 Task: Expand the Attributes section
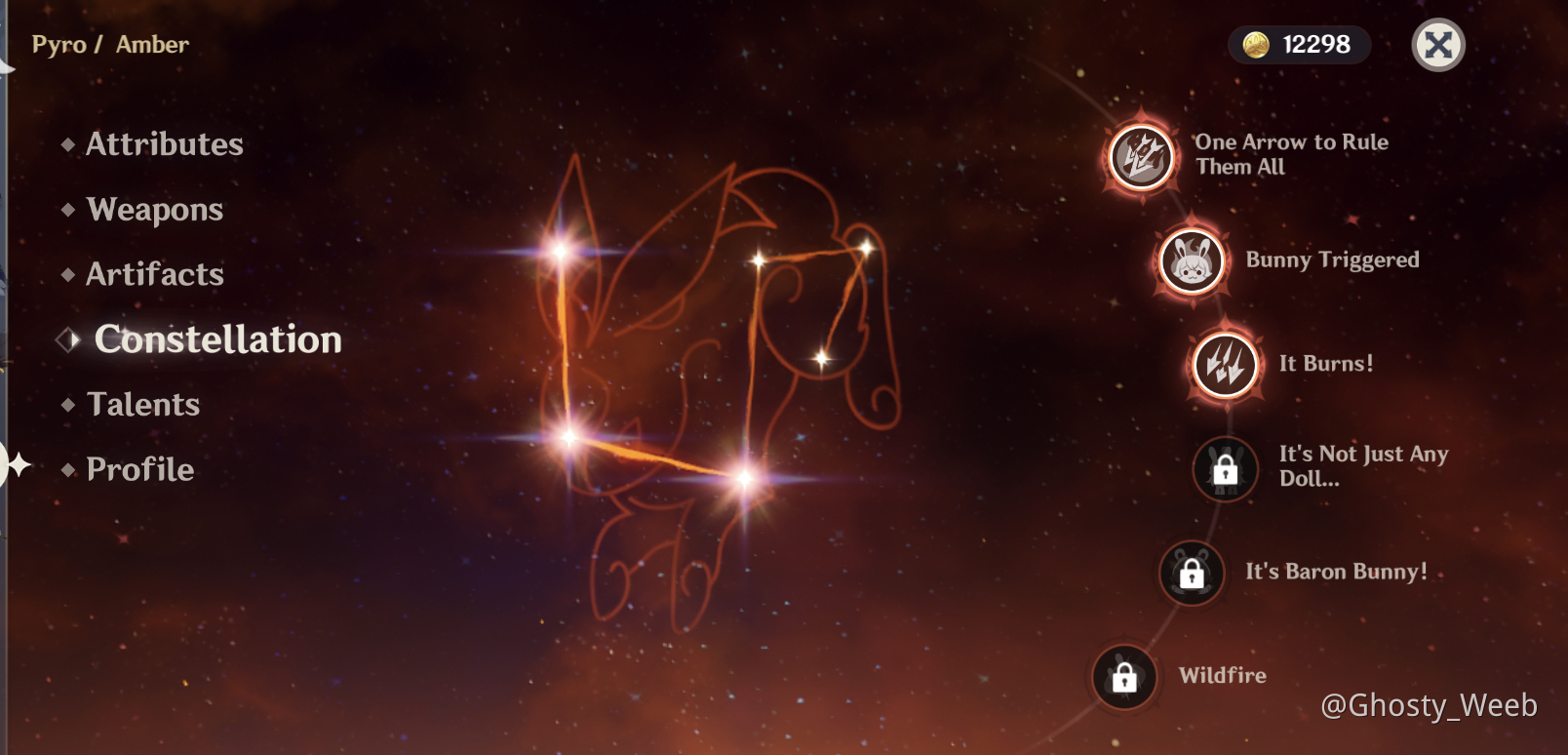[164, 144]
